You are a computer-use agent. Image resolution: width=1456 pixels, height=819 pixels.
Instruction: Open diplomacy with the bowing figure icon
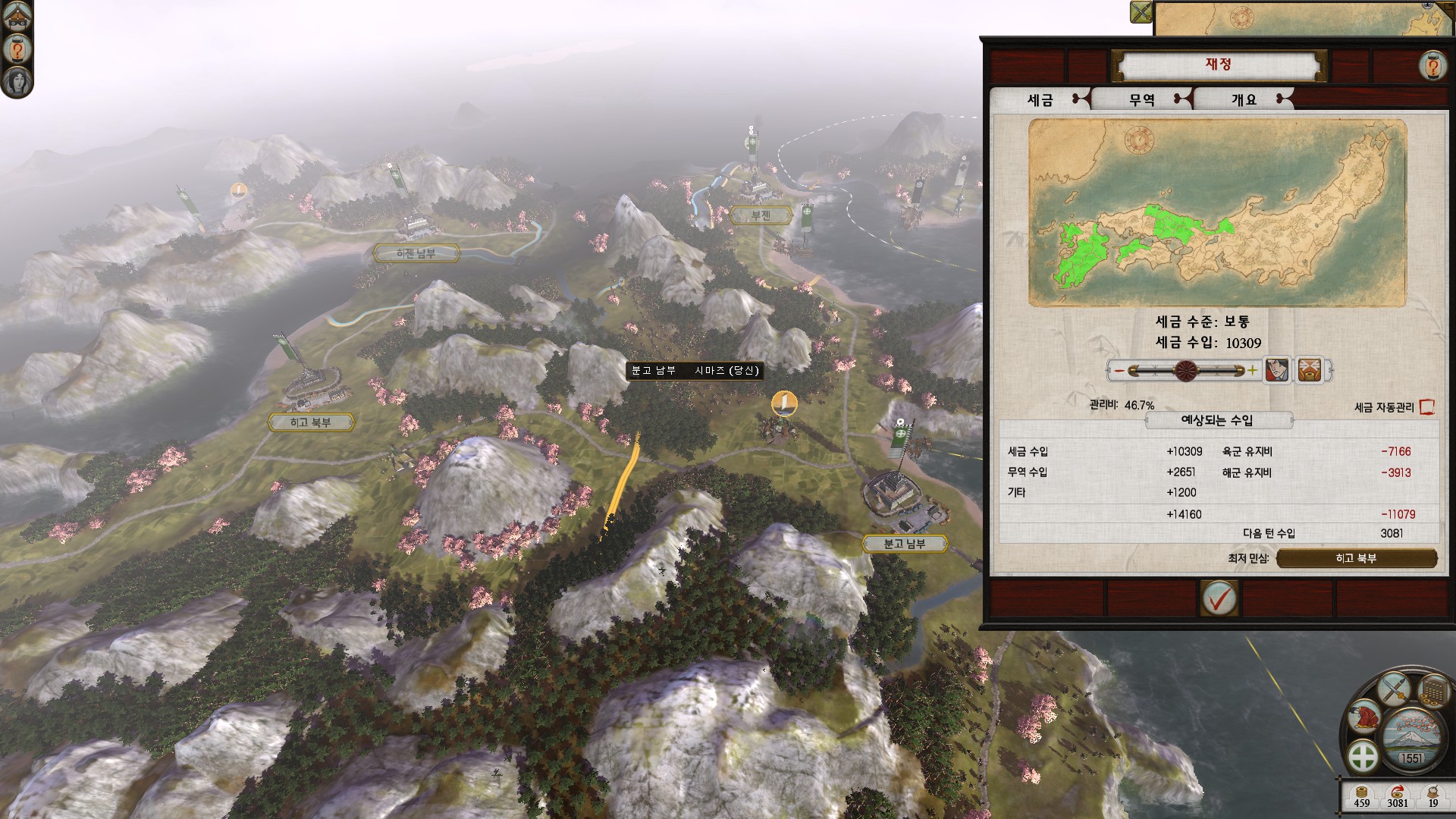(1365, 716)
